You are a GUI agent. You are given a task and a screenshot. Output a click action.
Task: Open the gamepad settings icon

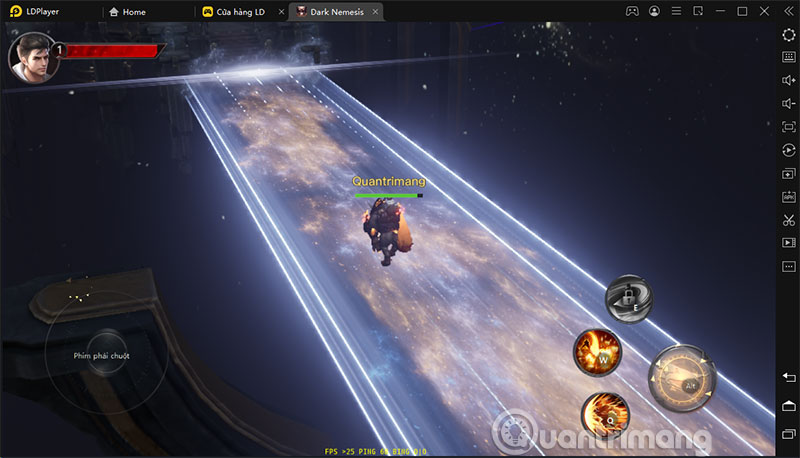click(632, 12)
